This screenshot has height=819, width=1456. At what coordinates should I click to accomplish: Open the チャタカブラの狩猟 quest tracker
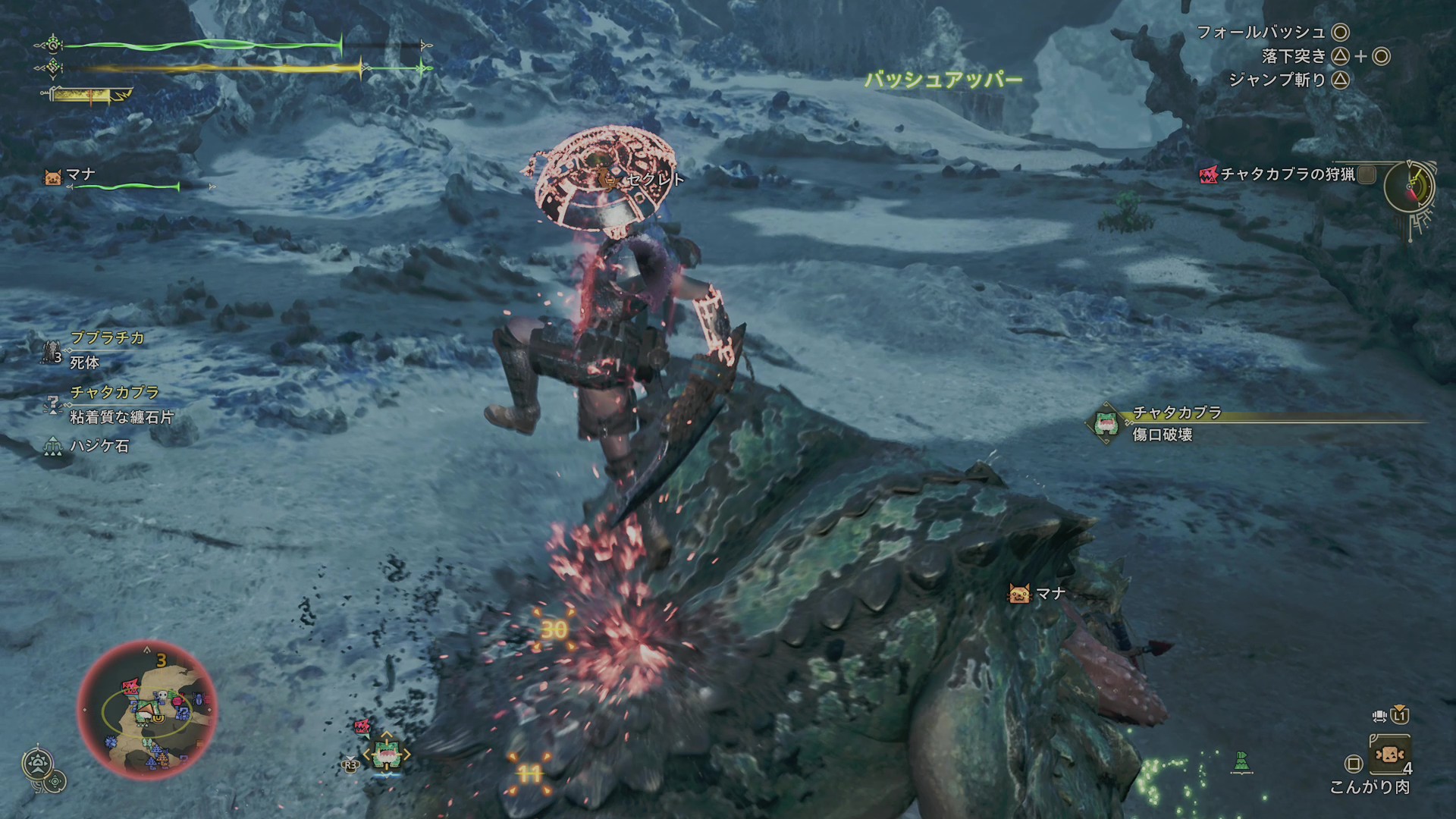pos(1287,175)
